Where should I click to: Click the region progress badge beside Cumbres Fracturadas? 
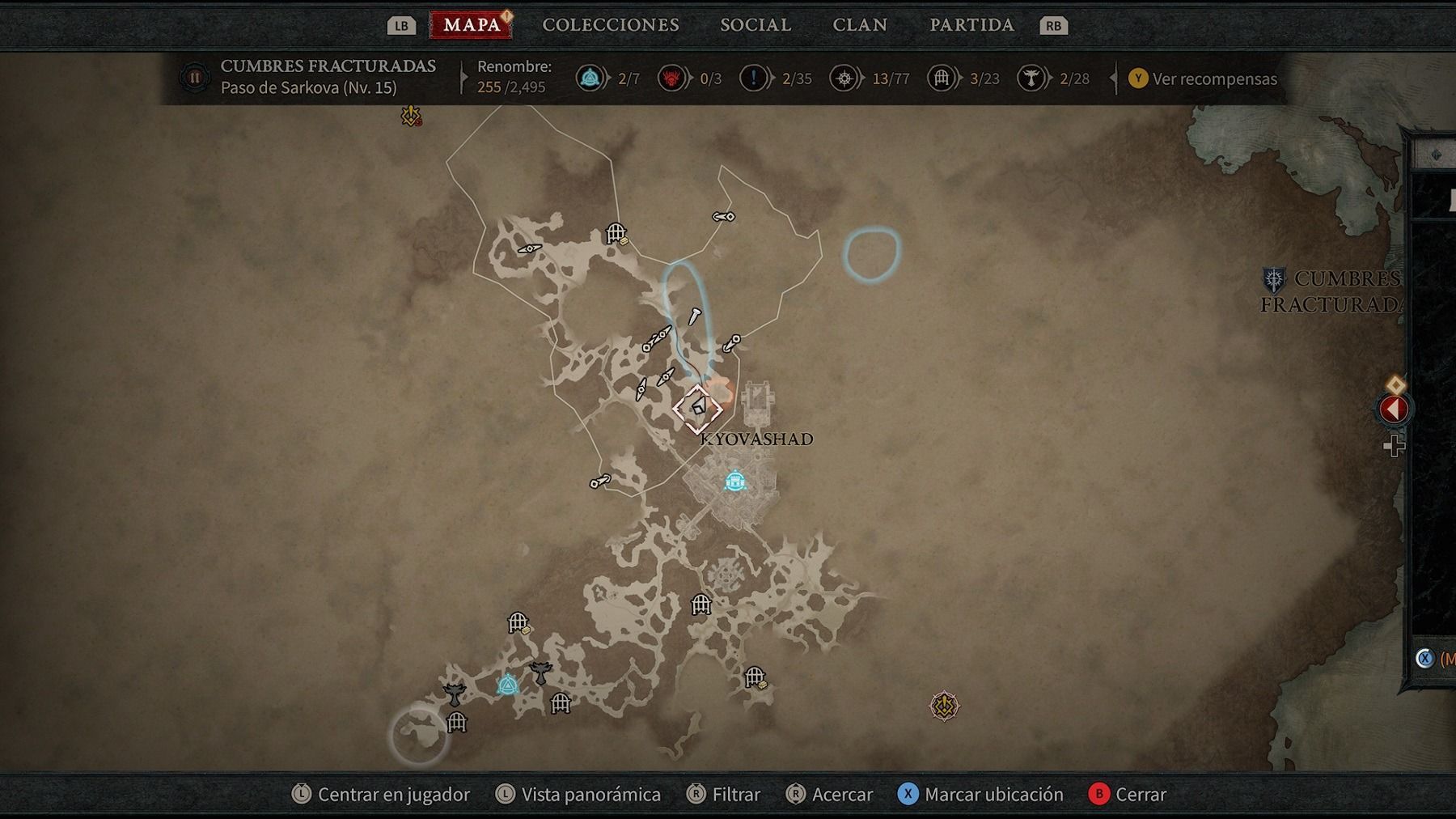[x=195, y=78]
